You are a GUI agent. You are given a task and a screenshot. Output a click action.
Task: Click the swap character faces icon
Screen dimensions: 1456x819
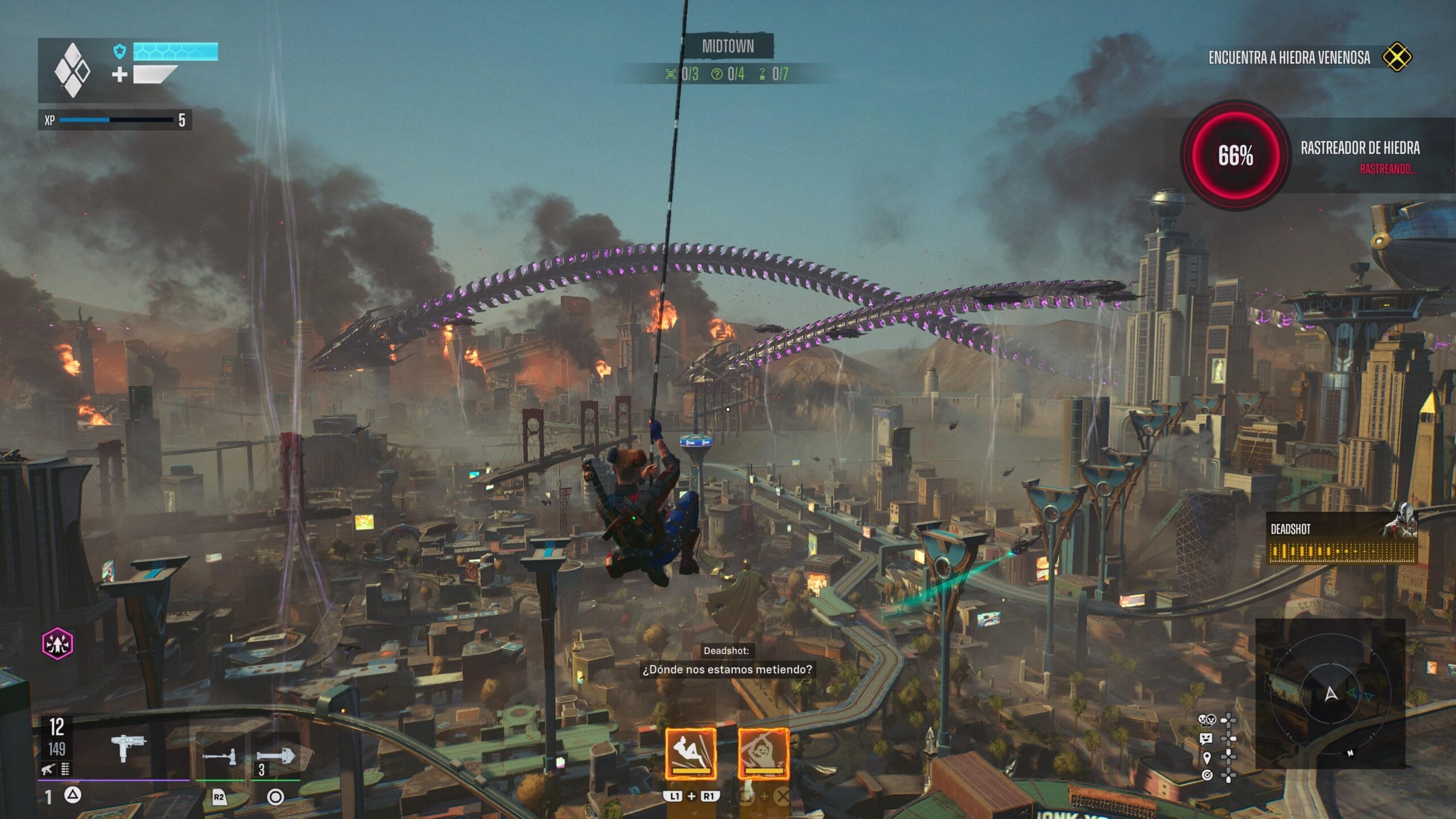[x=1206, y=721]
